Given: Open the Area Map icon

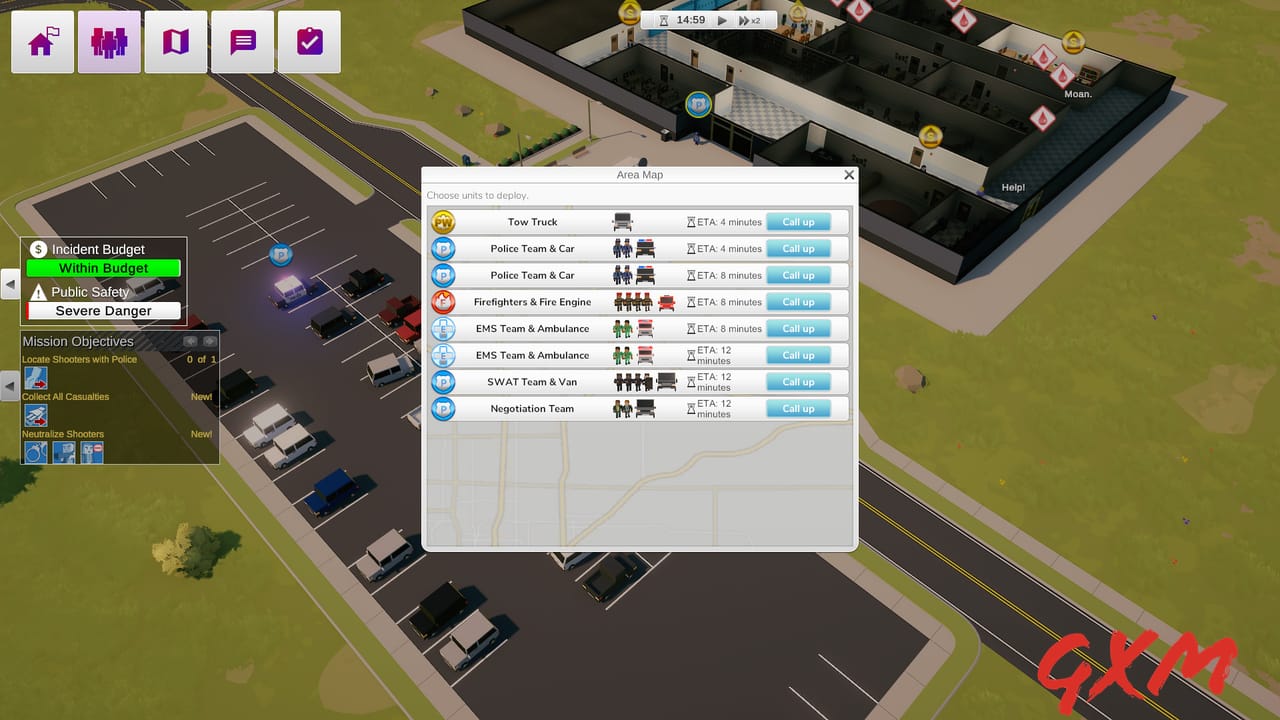Looking at the screenshot, I should (175, 41).
